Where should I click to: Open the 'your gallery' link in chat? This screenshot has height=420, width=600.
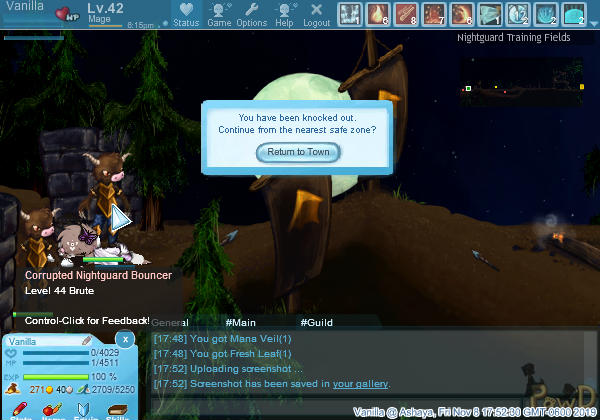(360, 383)
